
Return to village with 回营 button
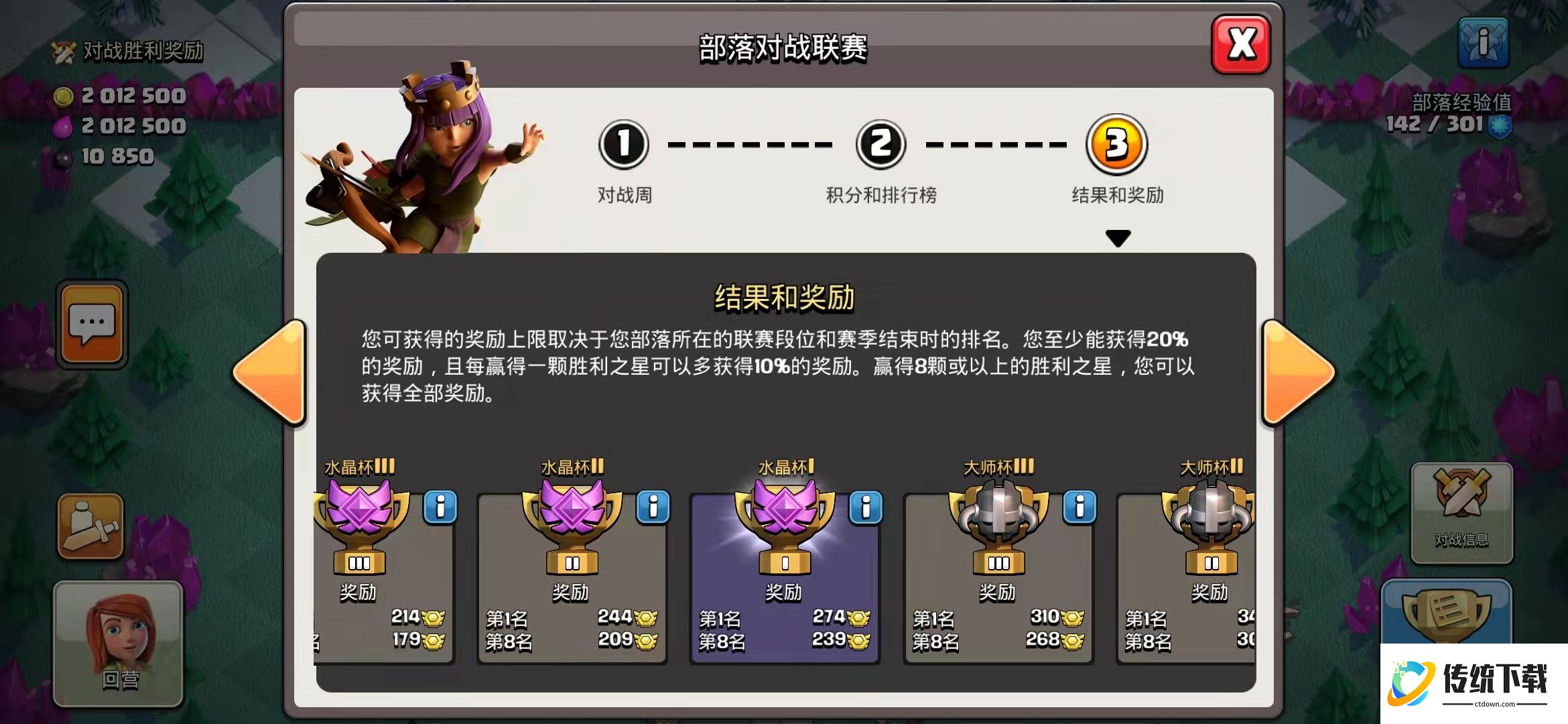click(119, 644)
